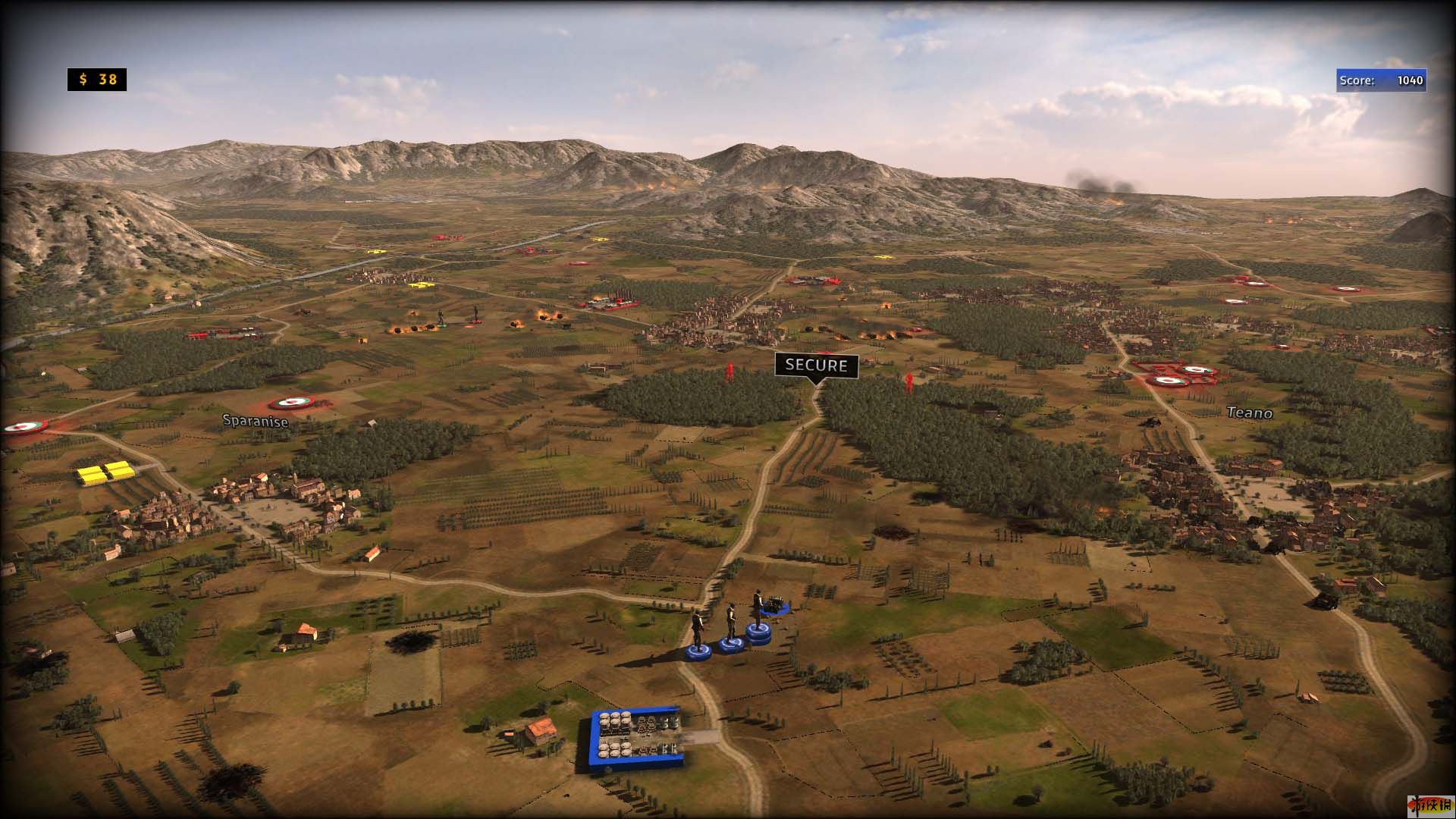
Task: Select the yellow supply depot buildings
Action: 105,473
